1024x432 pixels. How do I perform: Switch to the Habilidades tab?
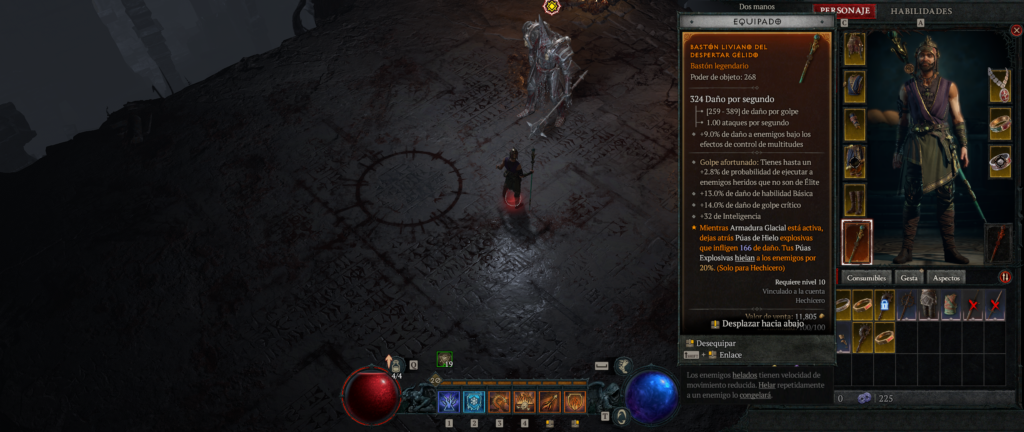[x=921, y=11]
